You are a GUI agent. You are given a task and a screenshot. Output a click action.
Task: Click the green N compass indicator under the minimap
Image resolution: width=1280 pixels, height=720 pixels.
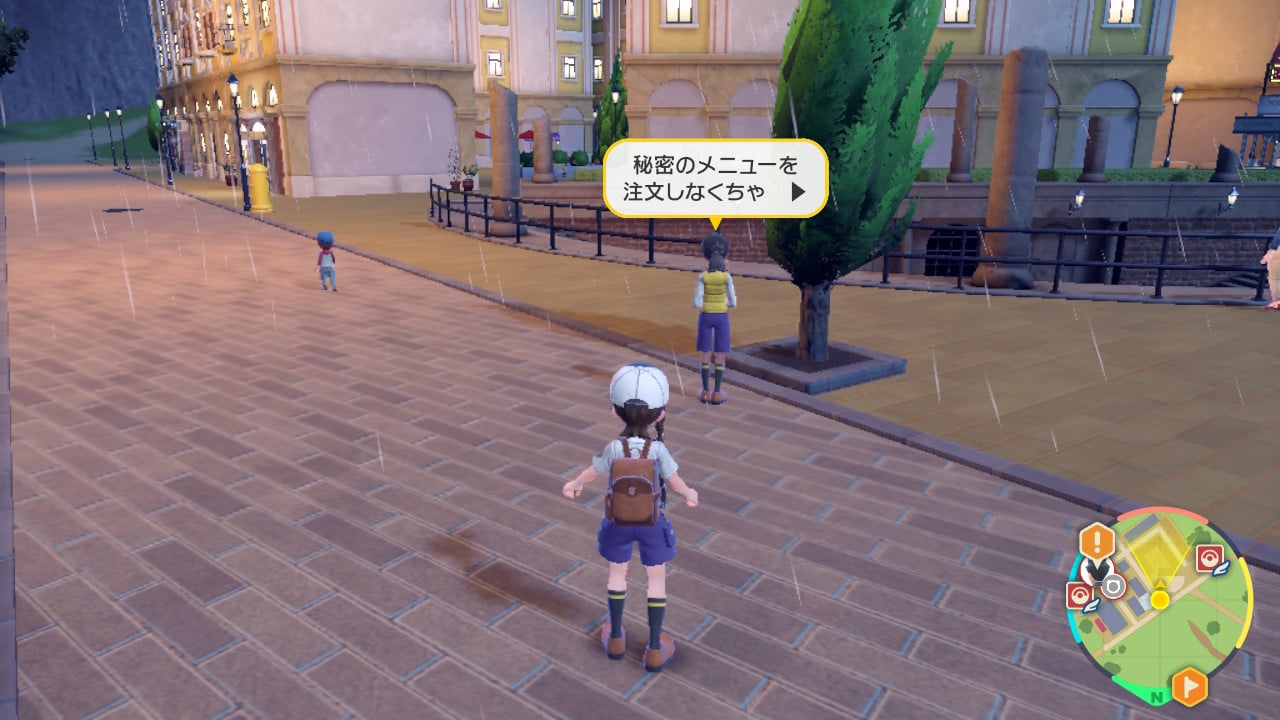click(x=1156, y=696)
